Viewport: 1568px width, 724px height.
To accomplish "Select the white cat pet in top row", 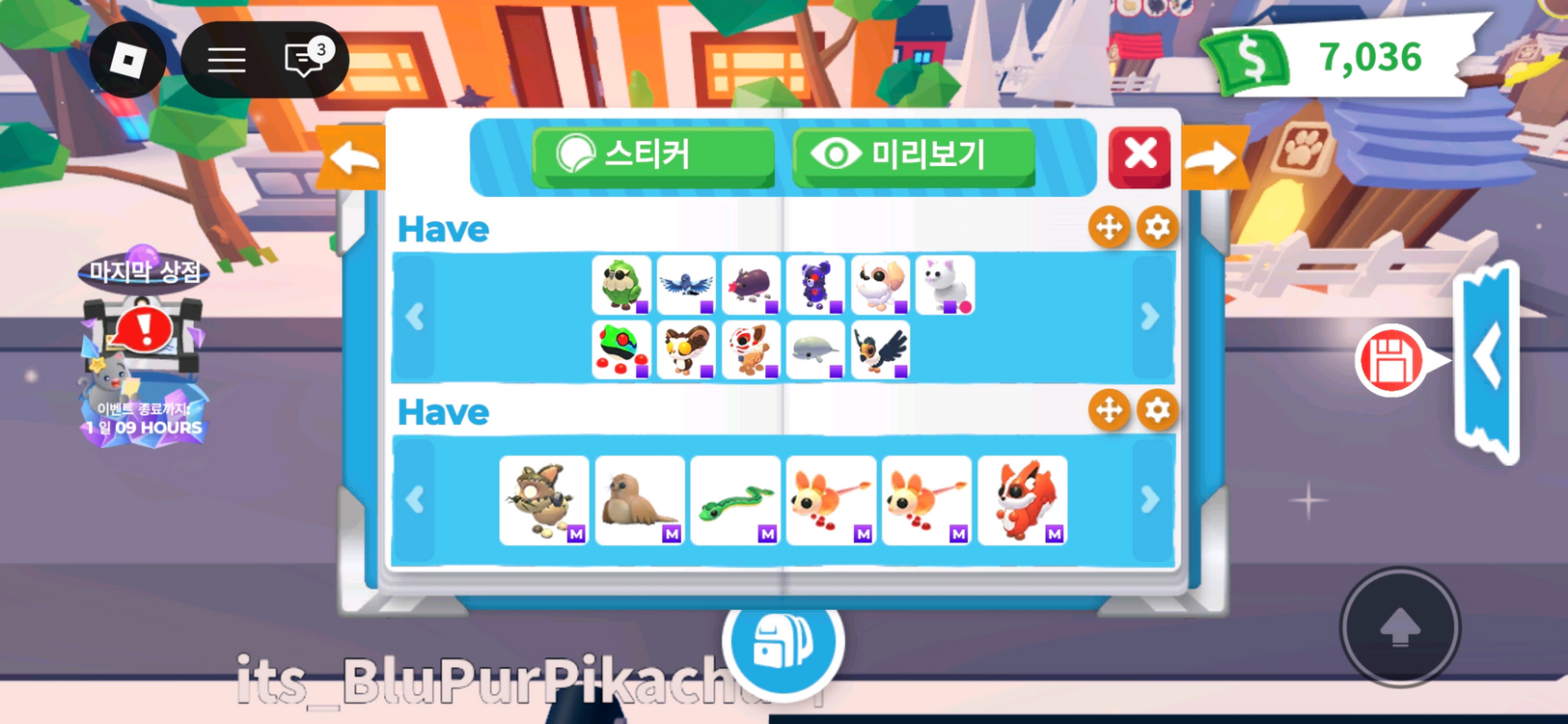I will pyautogui.click(x=943, y=284).
